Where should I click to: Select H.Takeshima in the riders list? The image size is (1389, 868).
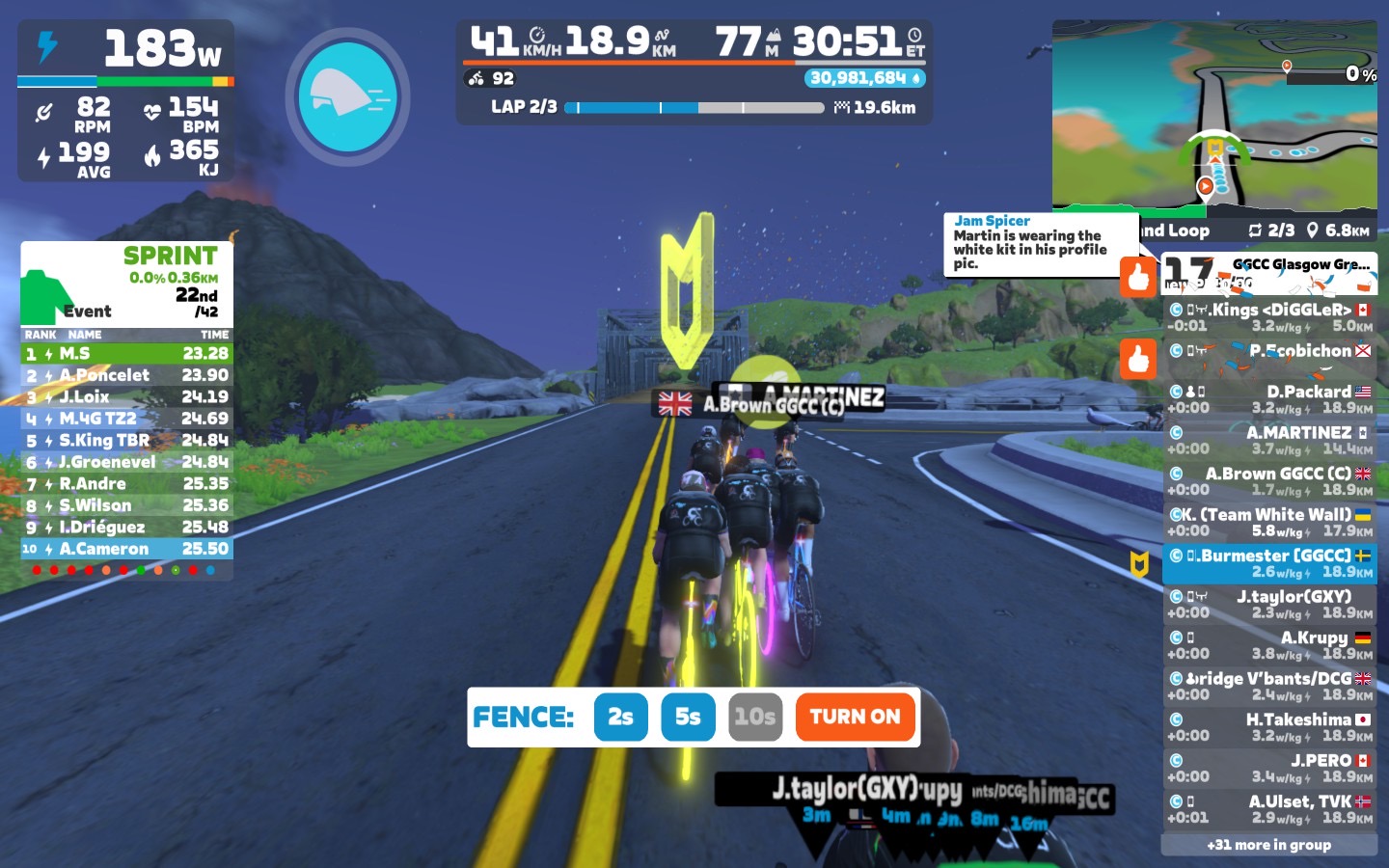tap(1269, 727)
